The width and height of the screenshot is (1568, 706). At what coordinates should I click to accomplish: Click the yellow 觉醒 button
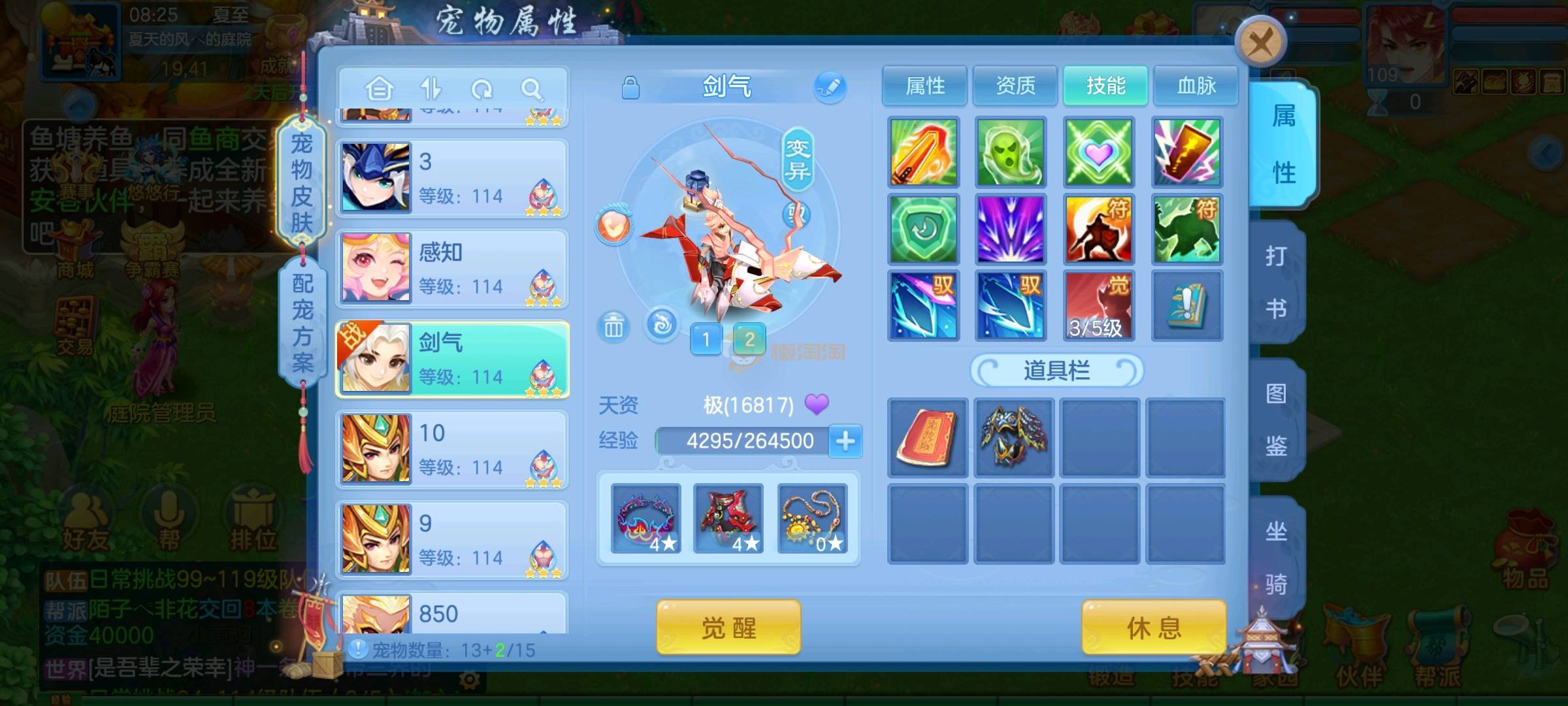point(728,628)
